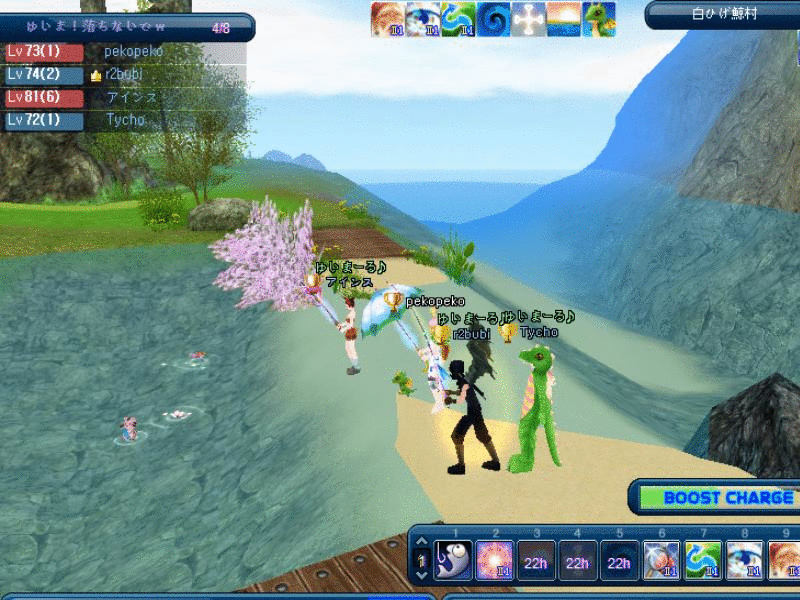The image size is (800, 600).
Task: Use the green winding river skill in hotbar
Action: tap(701, 560)
